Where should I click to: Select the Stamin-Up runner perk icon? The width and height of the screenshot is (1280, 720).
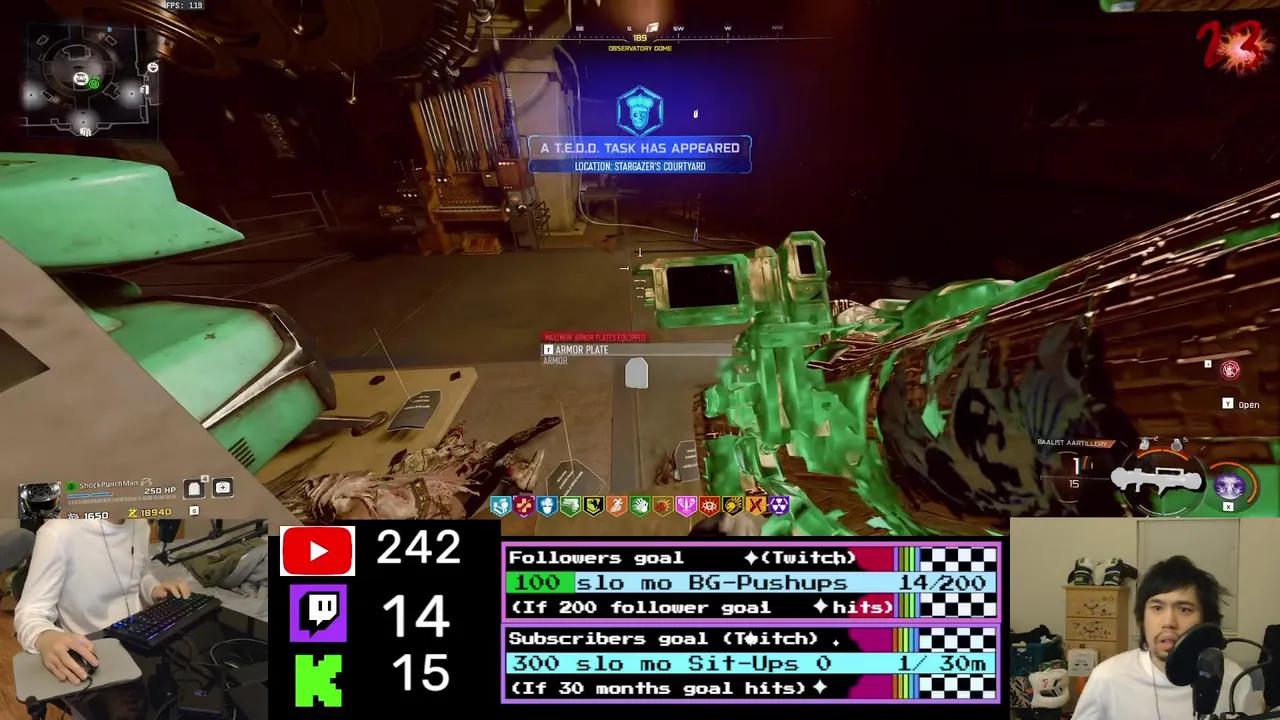click(x=617, y=506)
